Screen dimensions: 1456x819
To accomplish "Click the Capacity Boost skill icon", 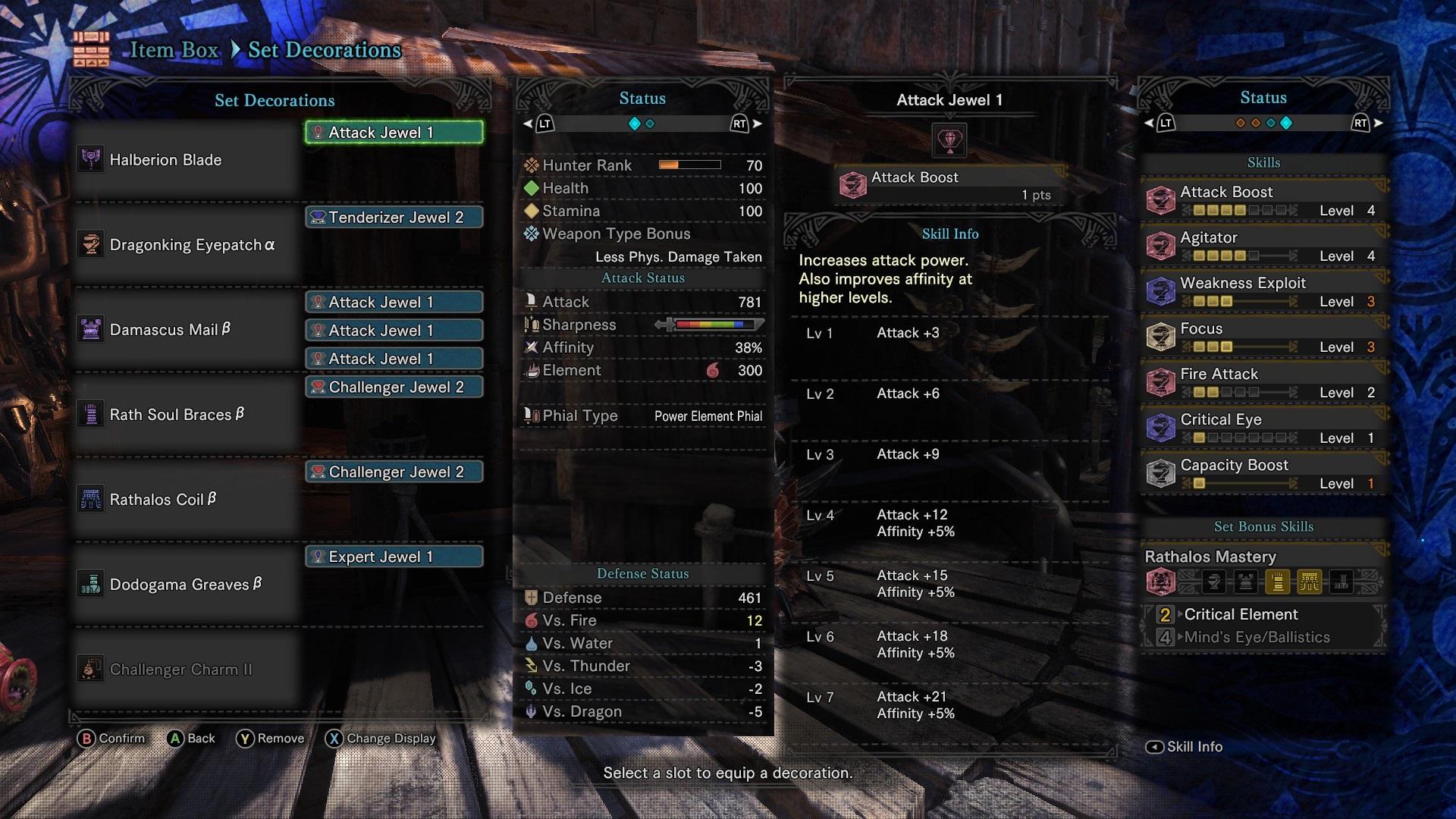I will (x=1161, y=473).
